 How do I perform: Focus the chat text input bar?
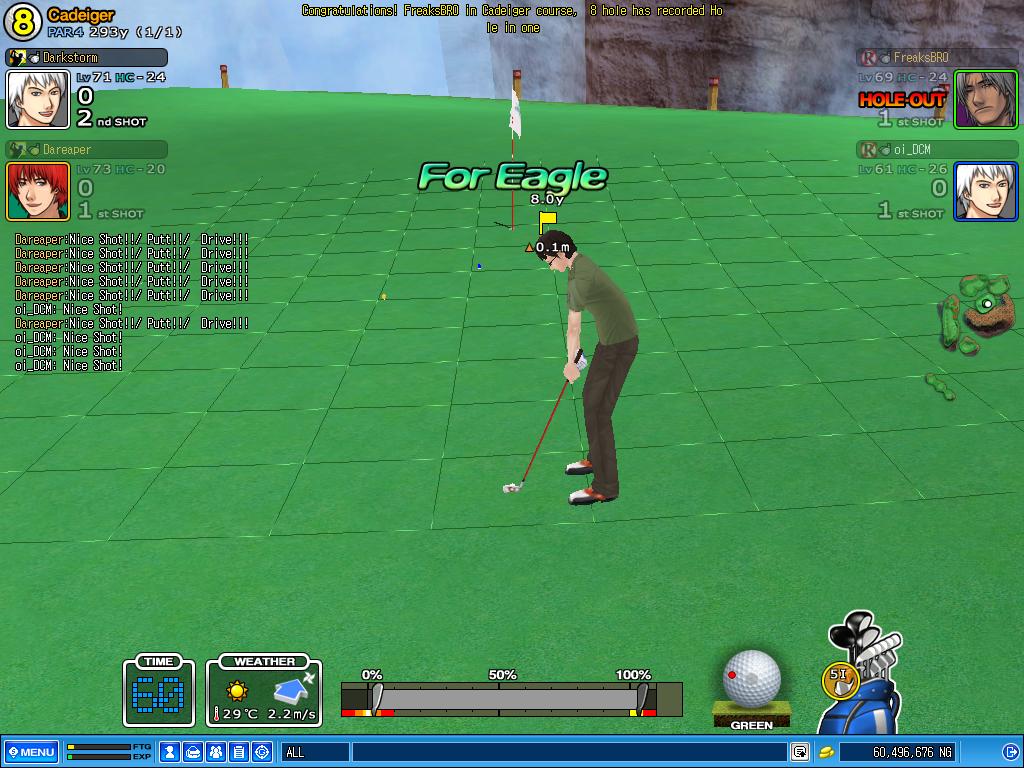point(568,752)
